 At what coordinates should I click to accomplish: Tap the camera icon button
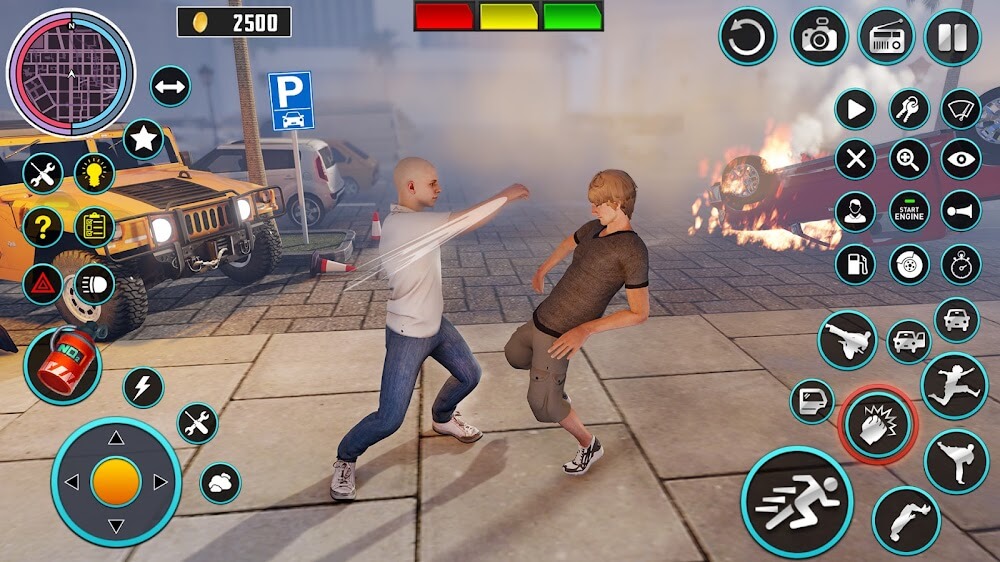[819, 37]
